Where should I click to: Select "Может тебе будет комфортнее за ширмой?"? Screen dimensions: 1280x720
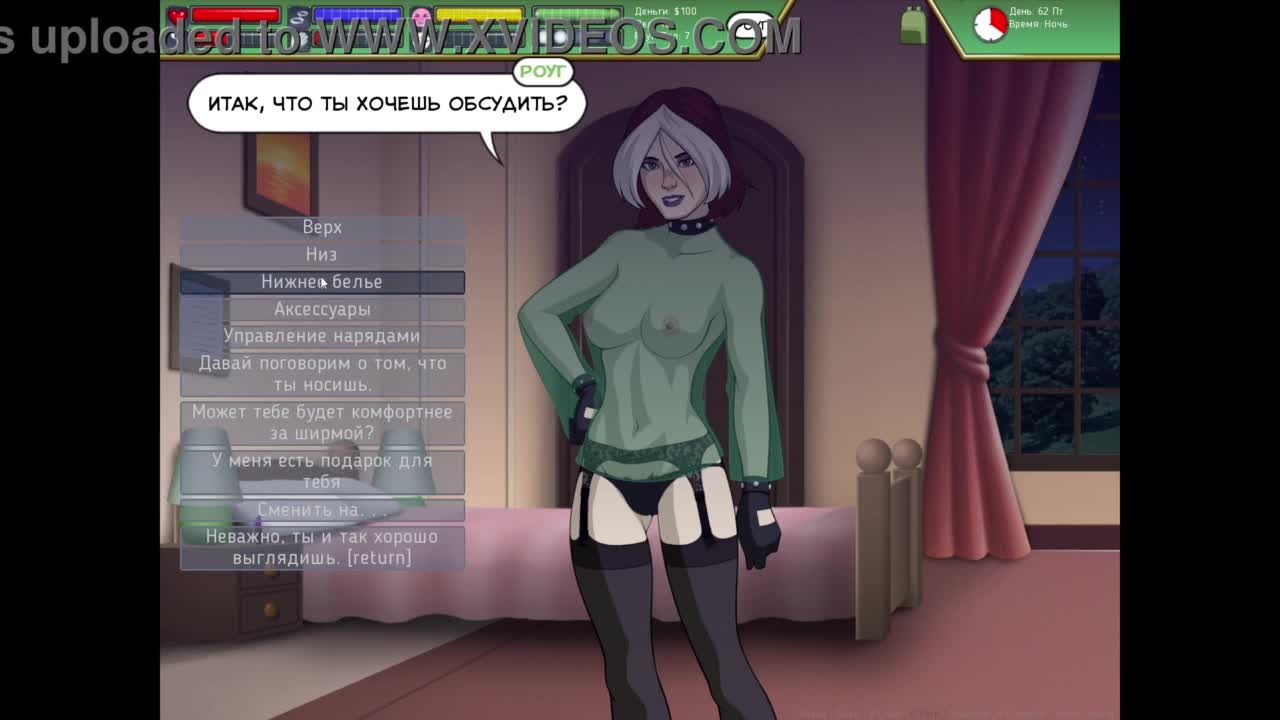(x=322, y=423)
